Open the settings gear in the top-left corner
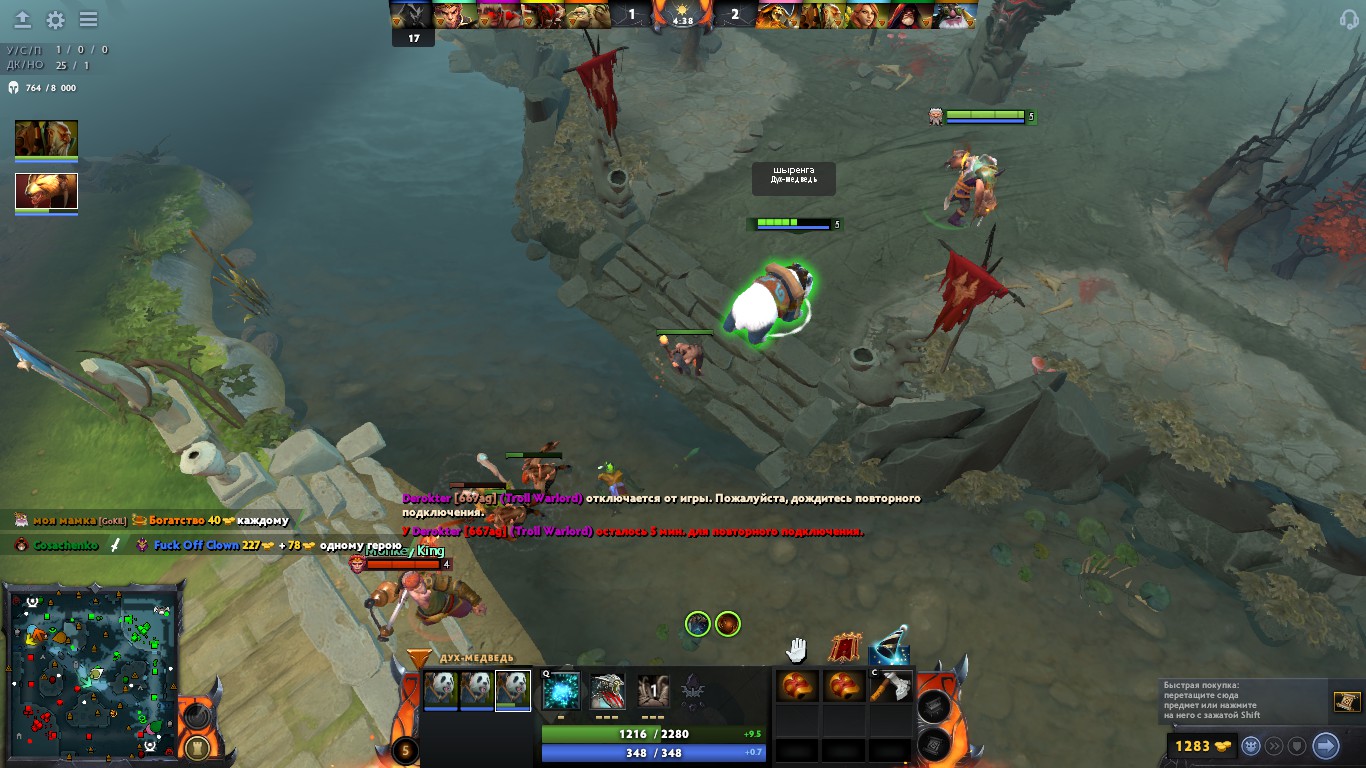This screenshot has width=1366, height=768. point(57,19)
